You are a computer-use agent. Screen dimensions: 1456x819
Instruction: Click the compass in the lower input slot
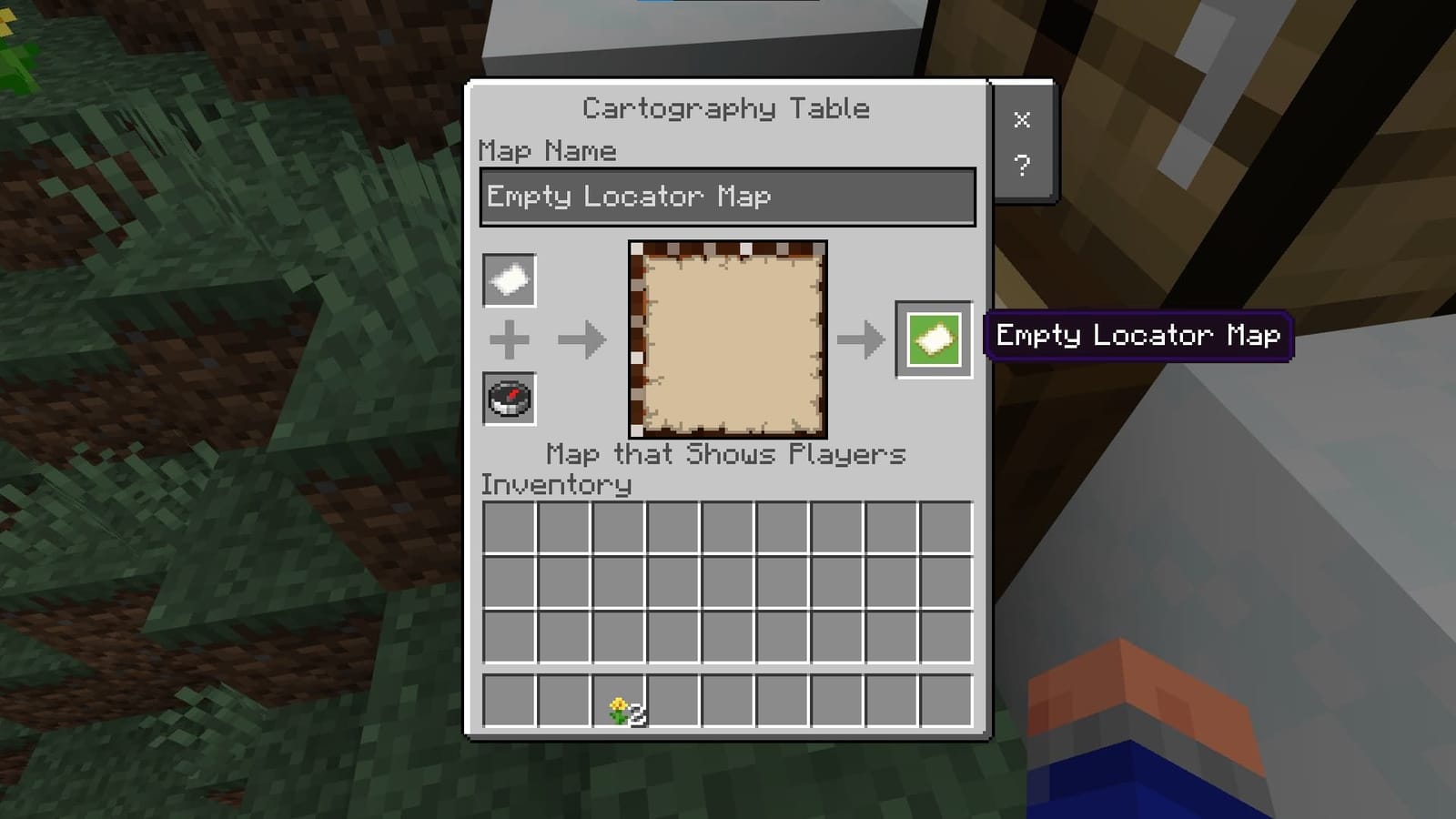[509, 399]
